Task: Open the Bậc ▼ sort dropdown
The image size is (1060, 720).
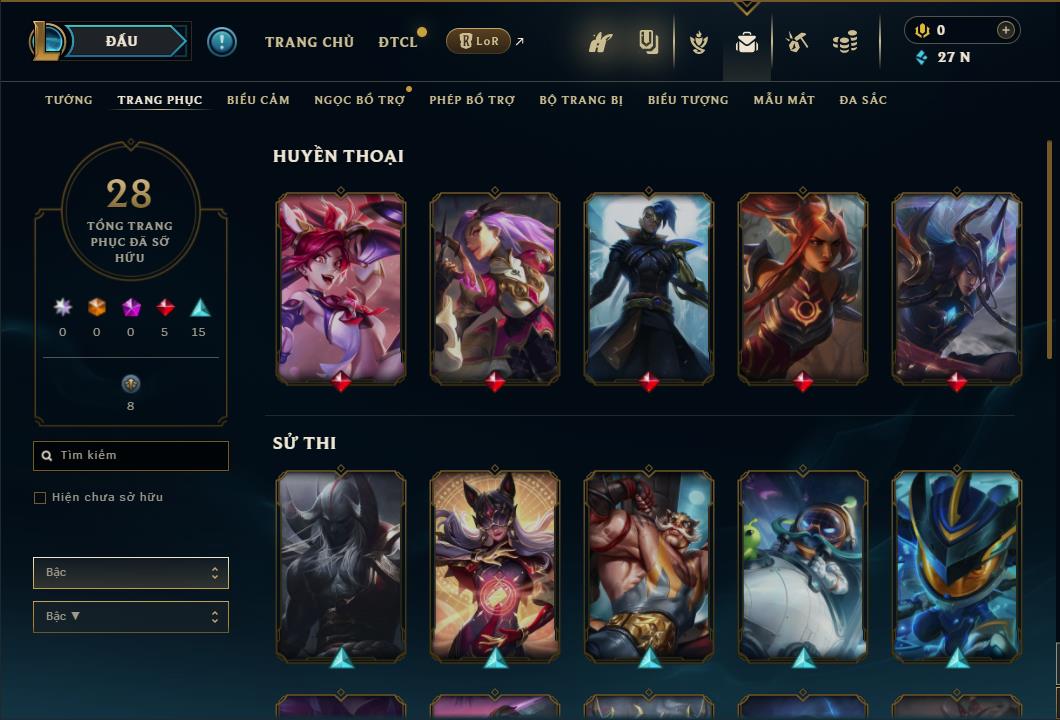Action: [131, 617]
